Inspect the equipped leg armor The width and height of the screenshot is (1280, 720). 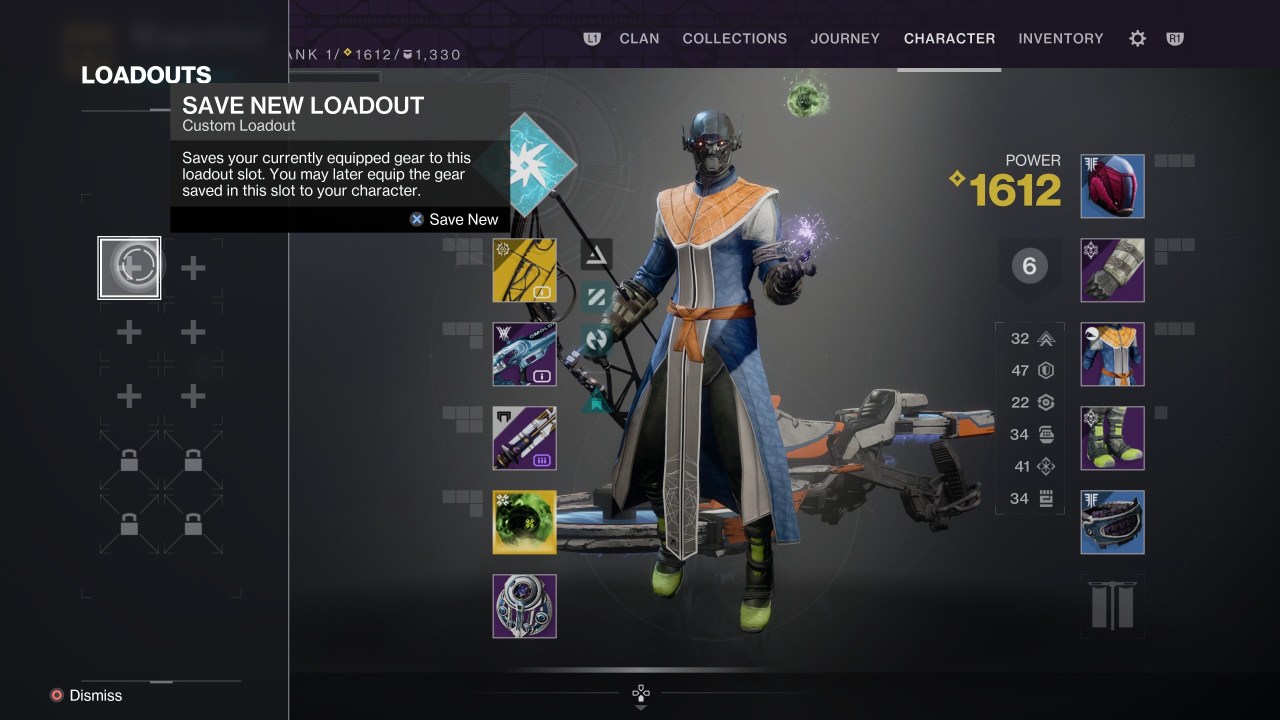point(1112,438)
